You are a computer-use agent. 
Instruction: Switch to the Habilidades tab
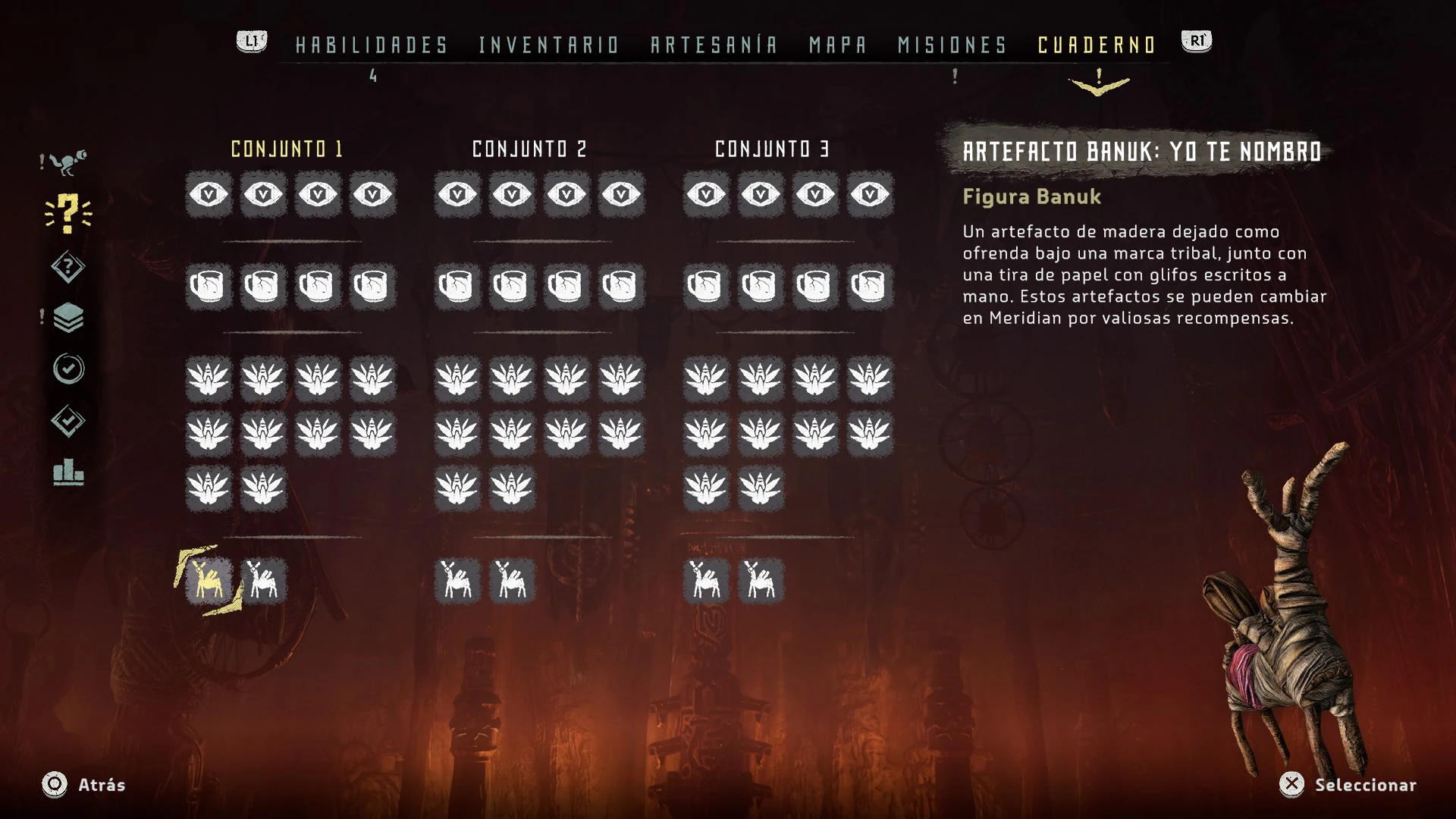372,45
